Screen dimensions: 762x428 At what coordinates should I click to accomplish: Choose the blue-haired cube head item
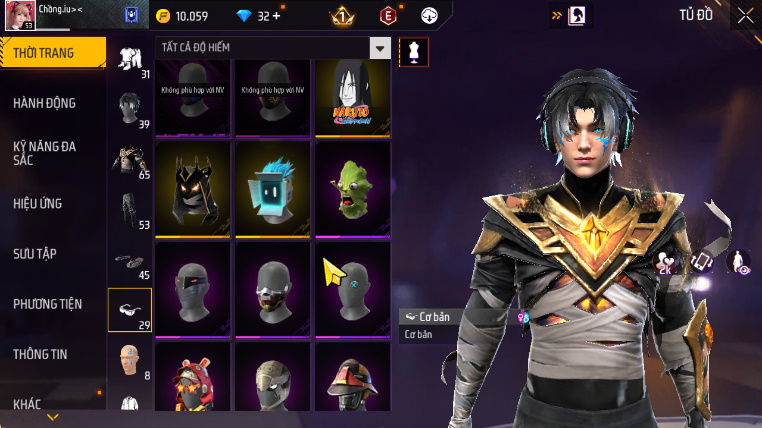[x=272, y=187]
